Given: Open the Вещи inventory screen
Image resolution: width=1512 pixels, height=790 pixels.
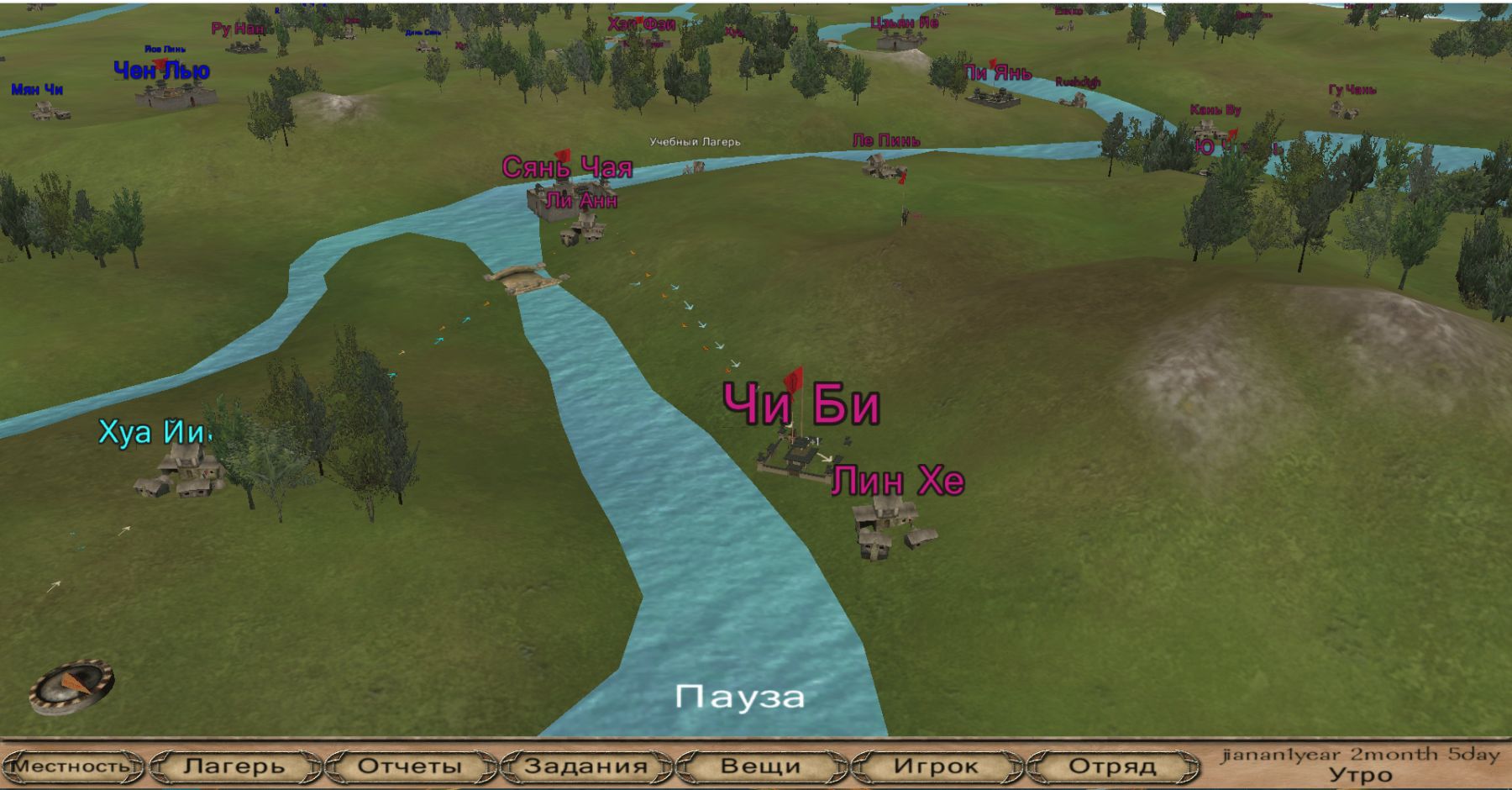Looking at the screenshot, I should (x=760, y=766).
